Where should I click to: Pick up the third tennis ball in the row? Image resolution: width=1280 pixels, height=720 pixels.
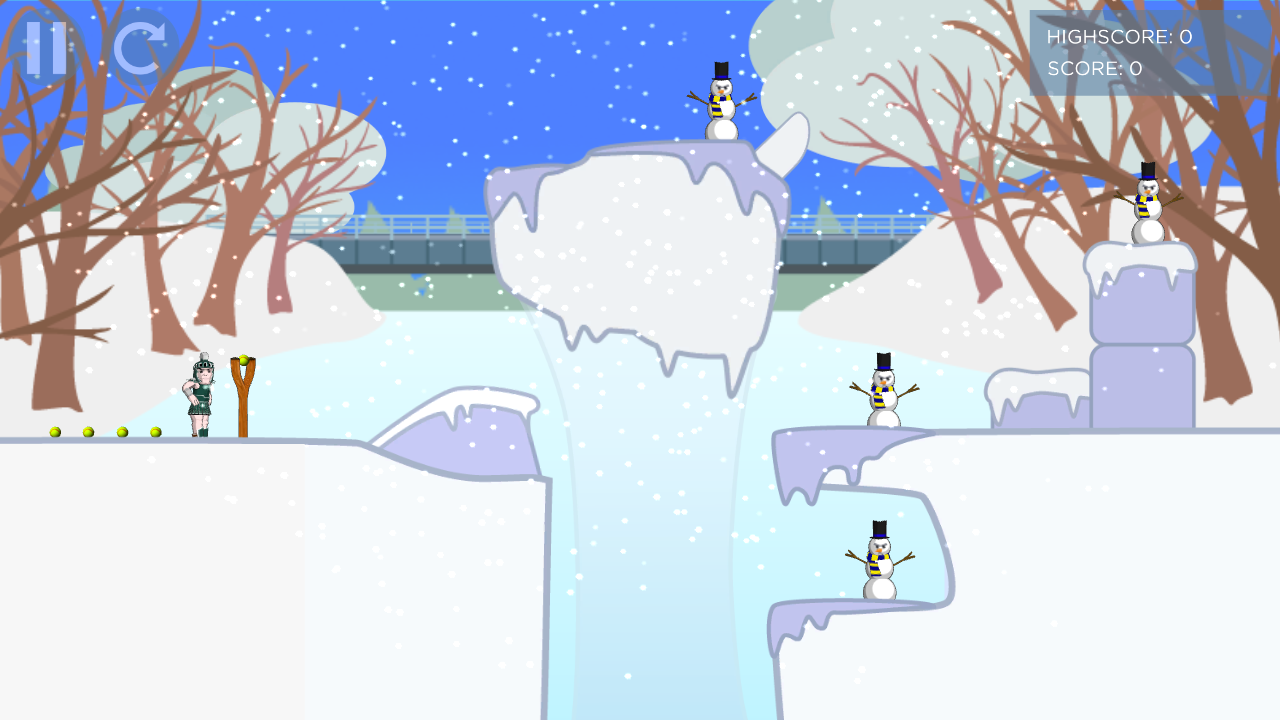click(120, 431)
